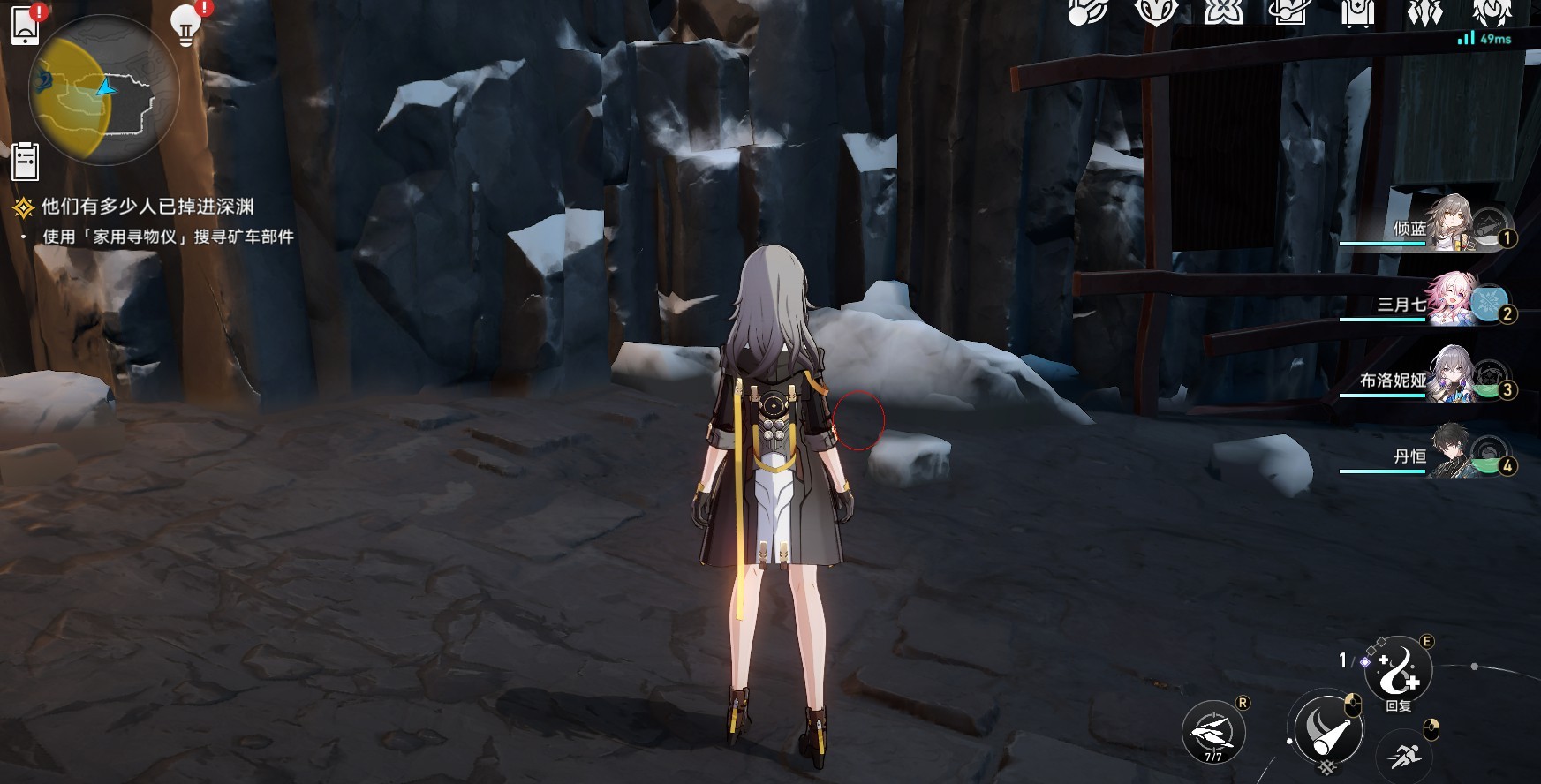This screenshot has width=1541, height=784.
Task: Open the backpack icon in the top bar
Action: point(1357,12)
